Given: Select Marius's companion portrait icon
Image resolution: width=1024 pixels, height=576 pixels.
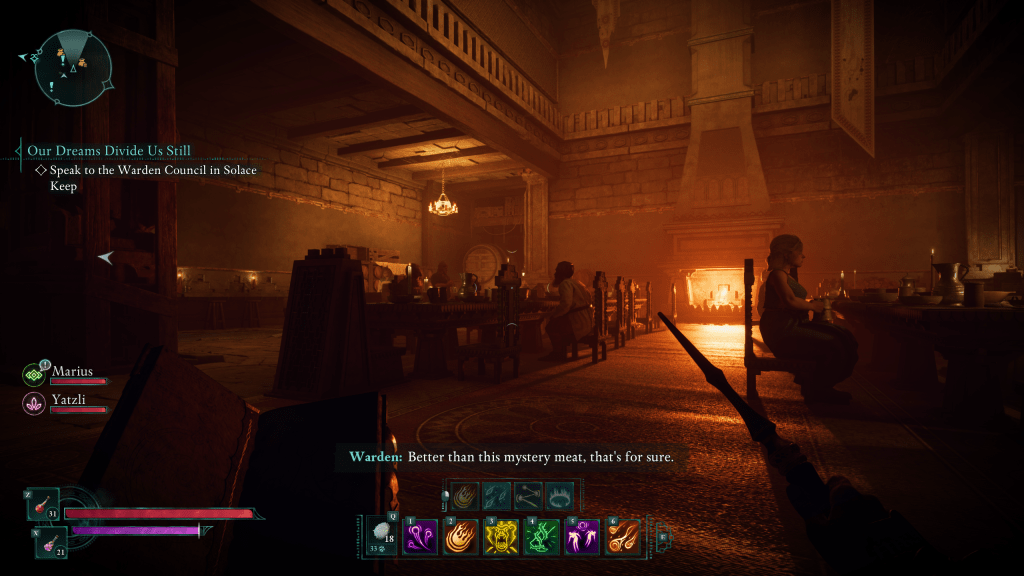Looking at the screenshot, I should click(34, 375).
